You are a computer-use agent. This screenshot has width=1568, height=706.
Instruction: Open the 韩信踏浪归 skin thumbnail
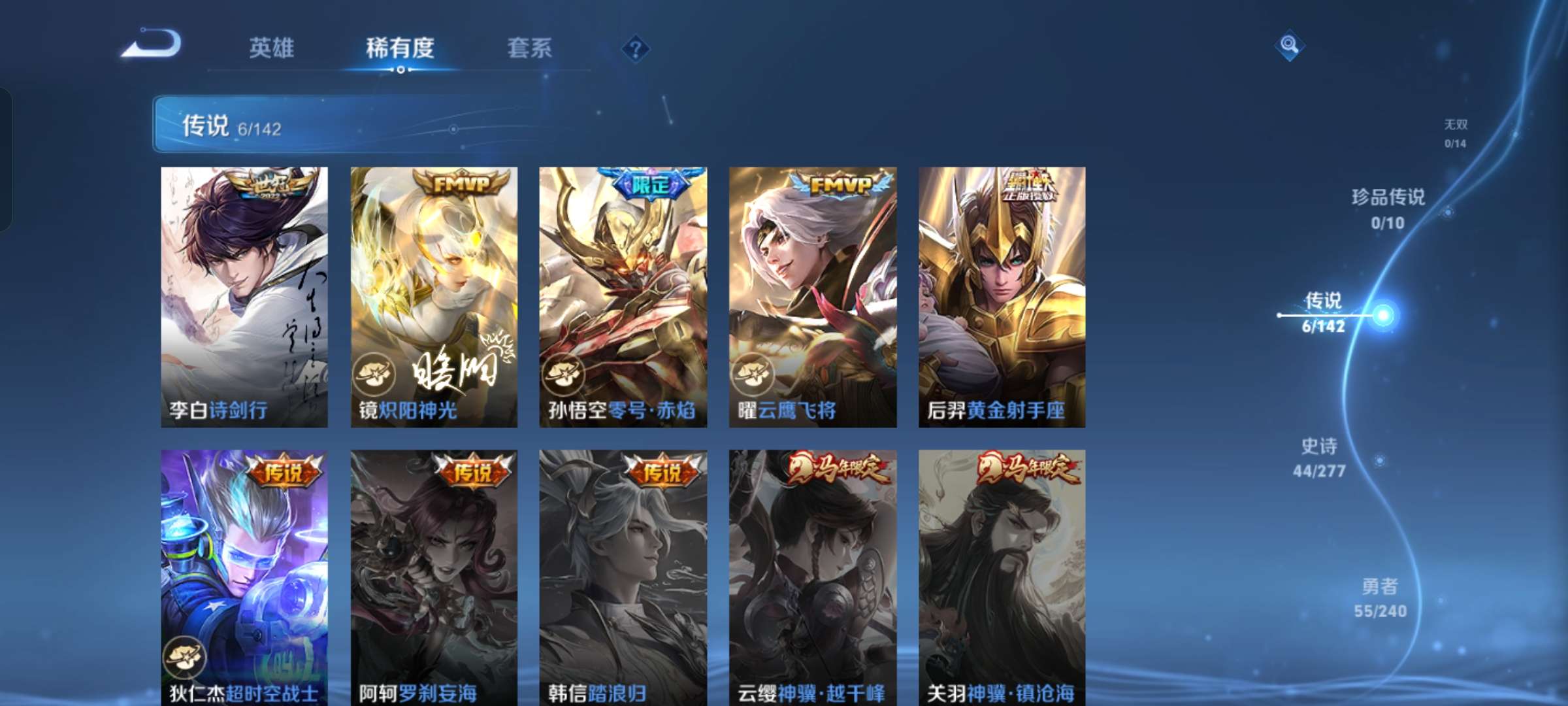(621, 569)
